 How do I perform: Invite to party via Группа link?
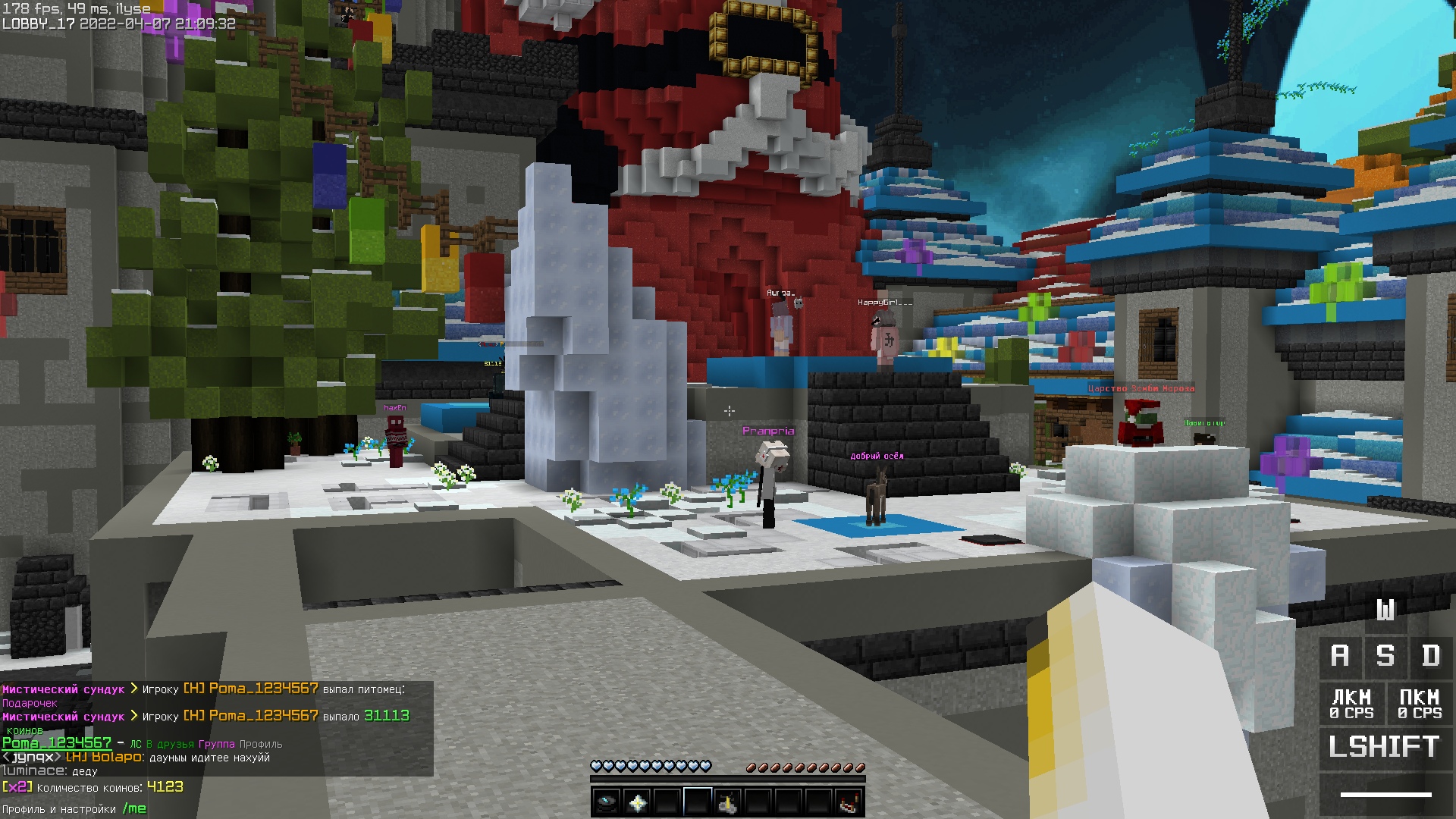tap(216, 744)
